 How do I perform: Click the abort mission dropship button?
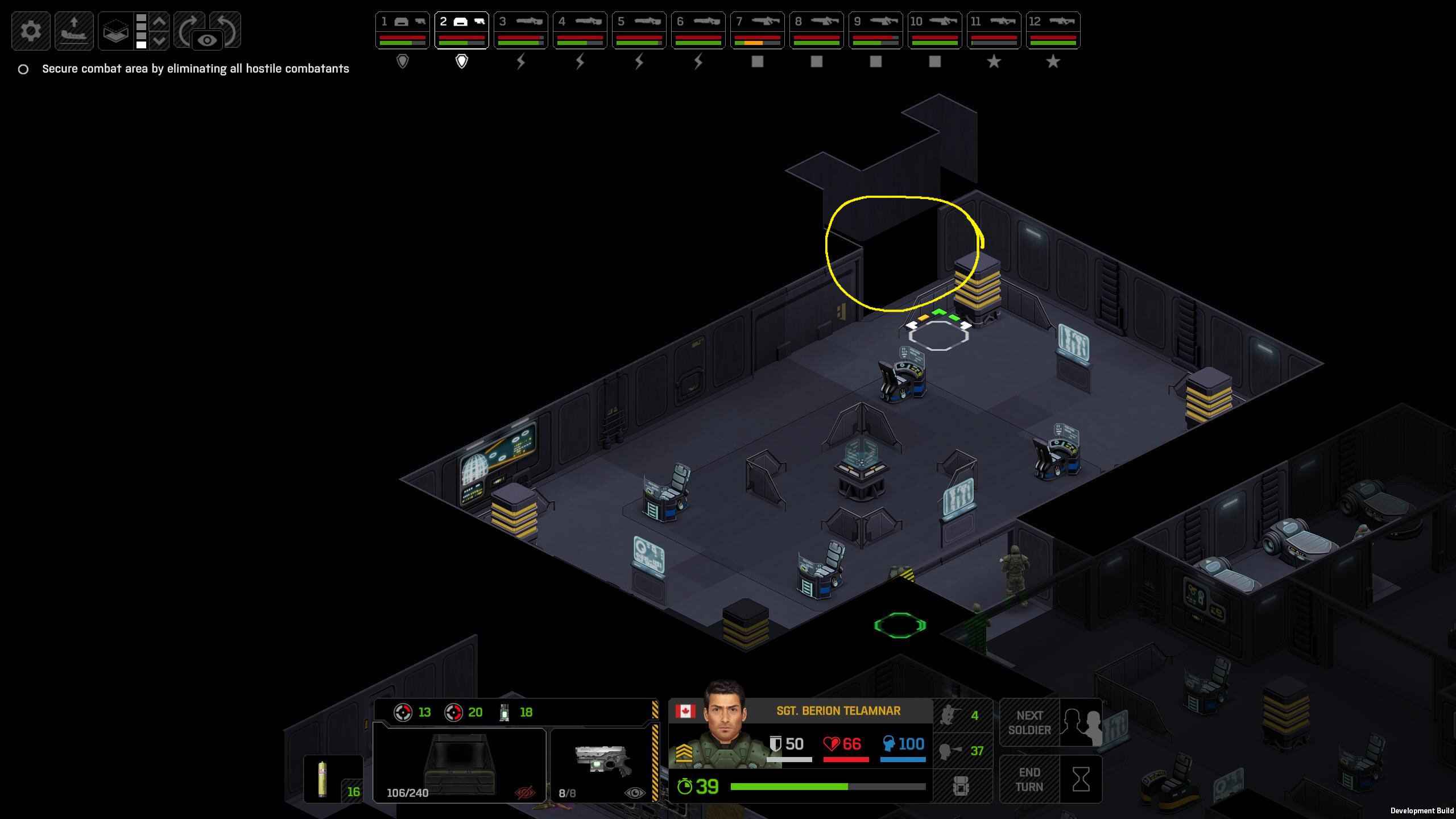coord(74,31)
